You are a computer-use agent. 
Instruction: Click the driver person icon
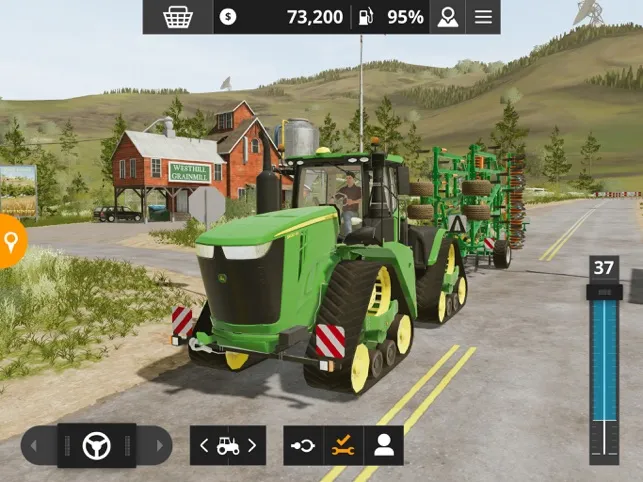(384, 446)
